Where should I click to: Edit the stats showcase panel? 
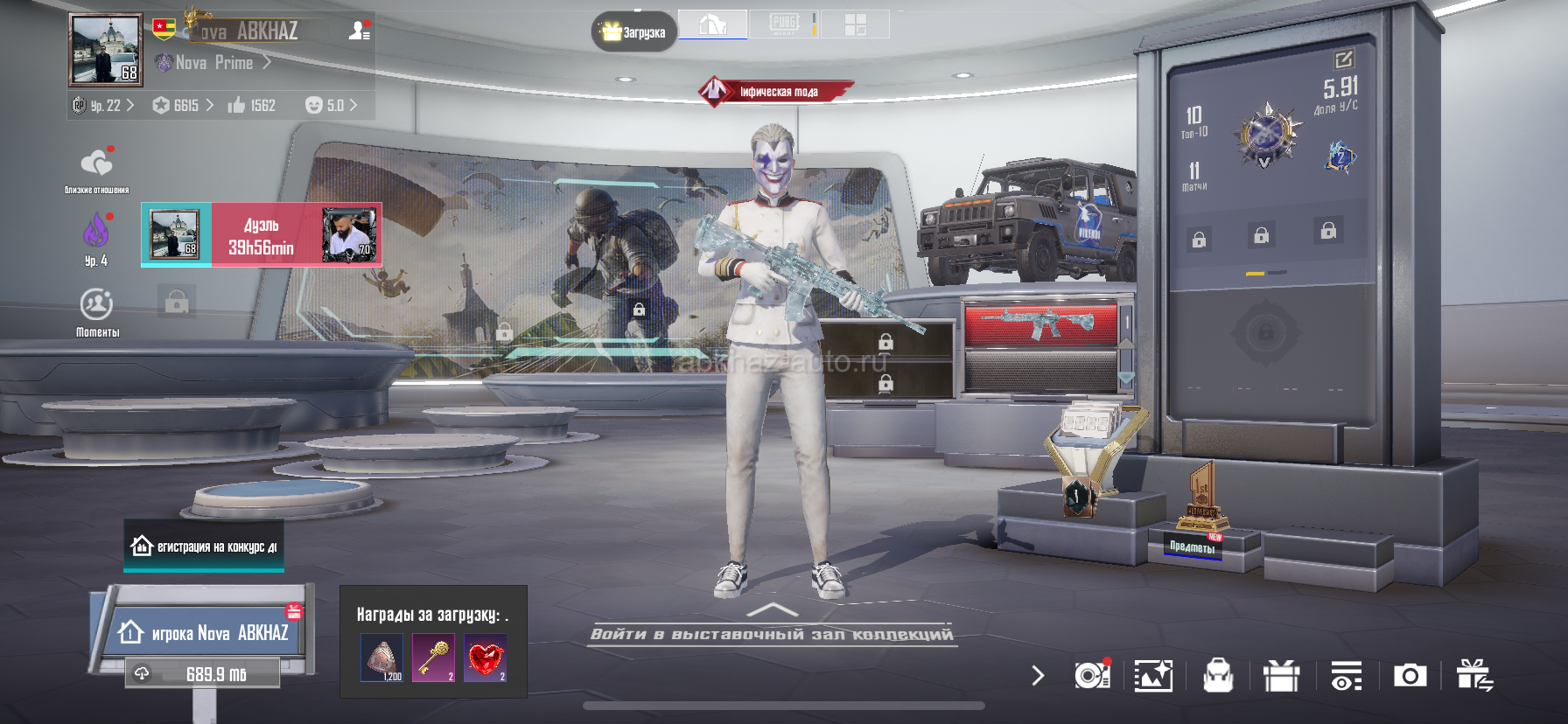pos(1343,59)
